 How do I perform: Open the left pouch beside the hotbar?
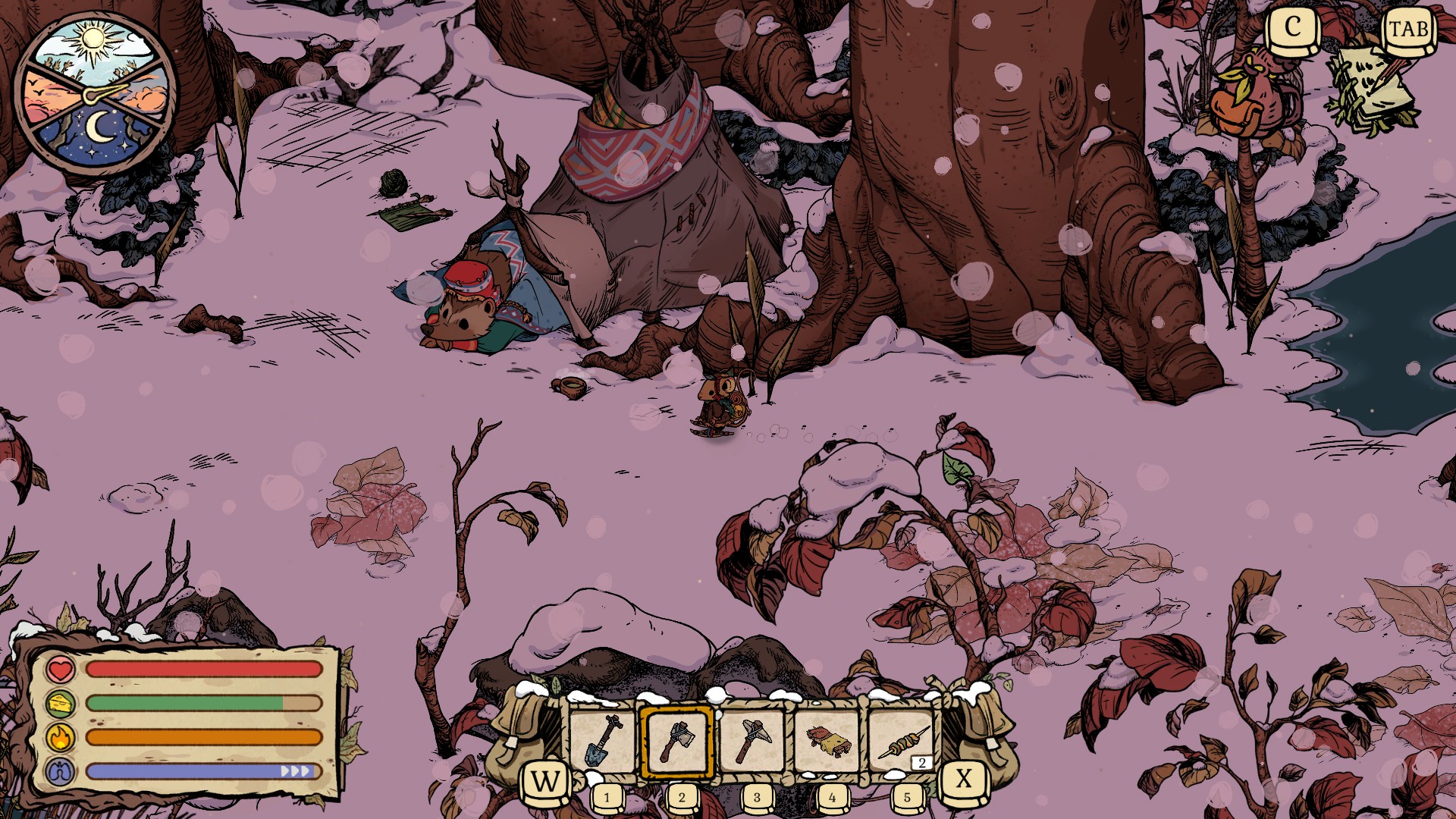tap(523, 732)
